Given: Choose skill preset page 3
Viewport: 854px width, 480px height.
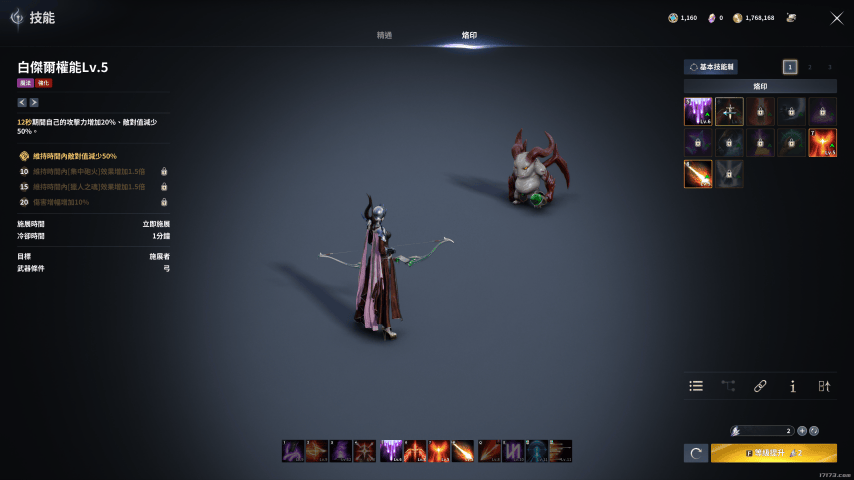Looking at the screenshot, I should 829,67.
